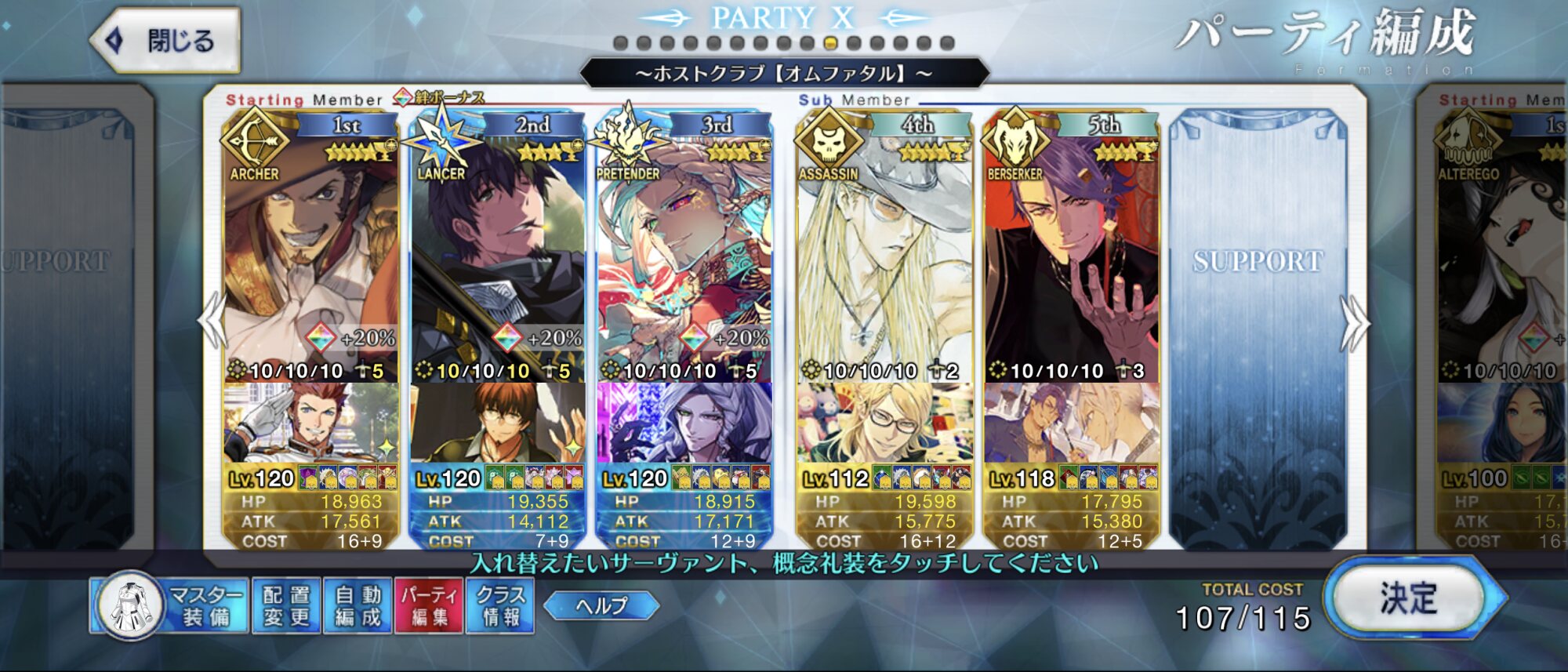Select the 4th slot Assassin servant portrait

pyautogui.click(x=884, y=251)
